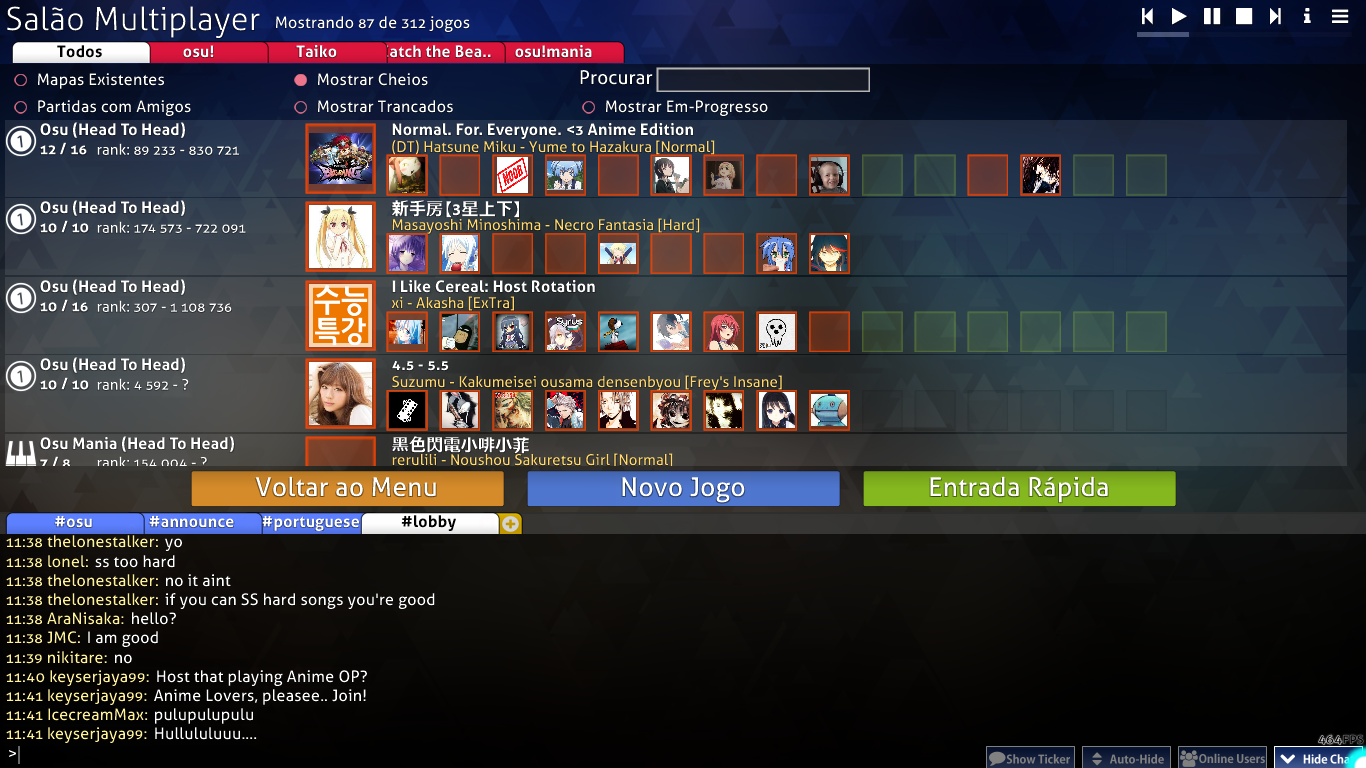Select the Partidas com Amigos option
The width and height of the screenshot is (1366, 768).
17,106
